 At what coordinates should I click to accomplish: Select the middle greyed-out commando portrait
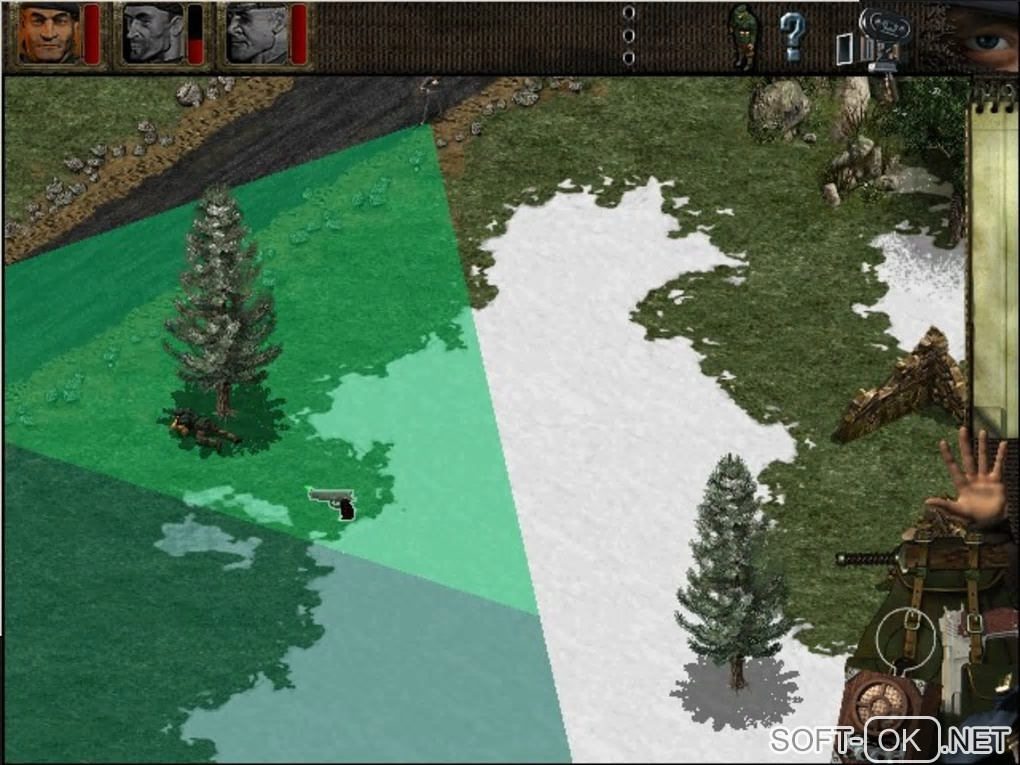152,33
